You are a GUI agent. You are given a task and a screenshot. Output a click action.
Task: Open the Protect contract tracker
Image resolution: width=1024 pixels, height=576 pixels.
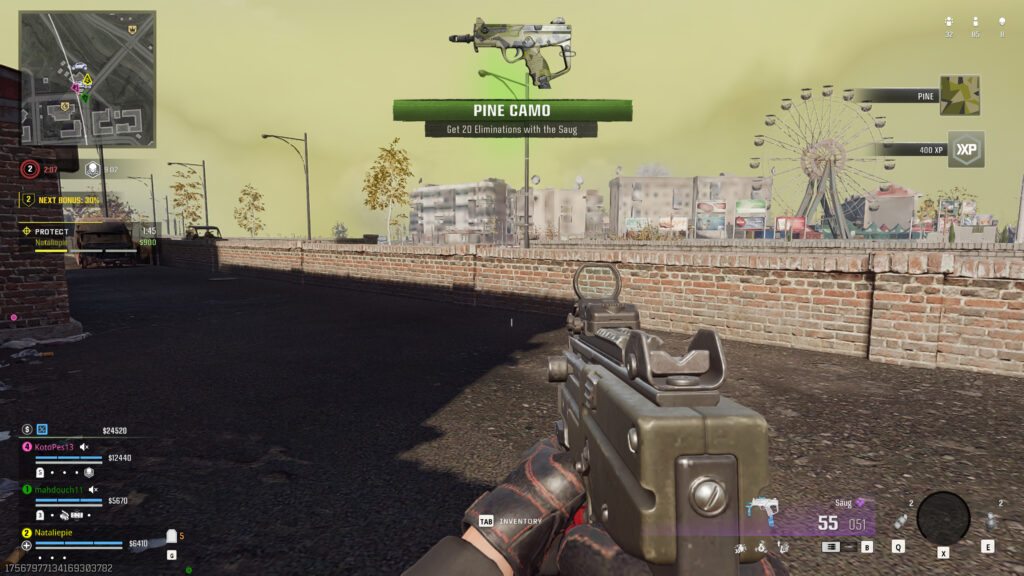tap(52, 231)
